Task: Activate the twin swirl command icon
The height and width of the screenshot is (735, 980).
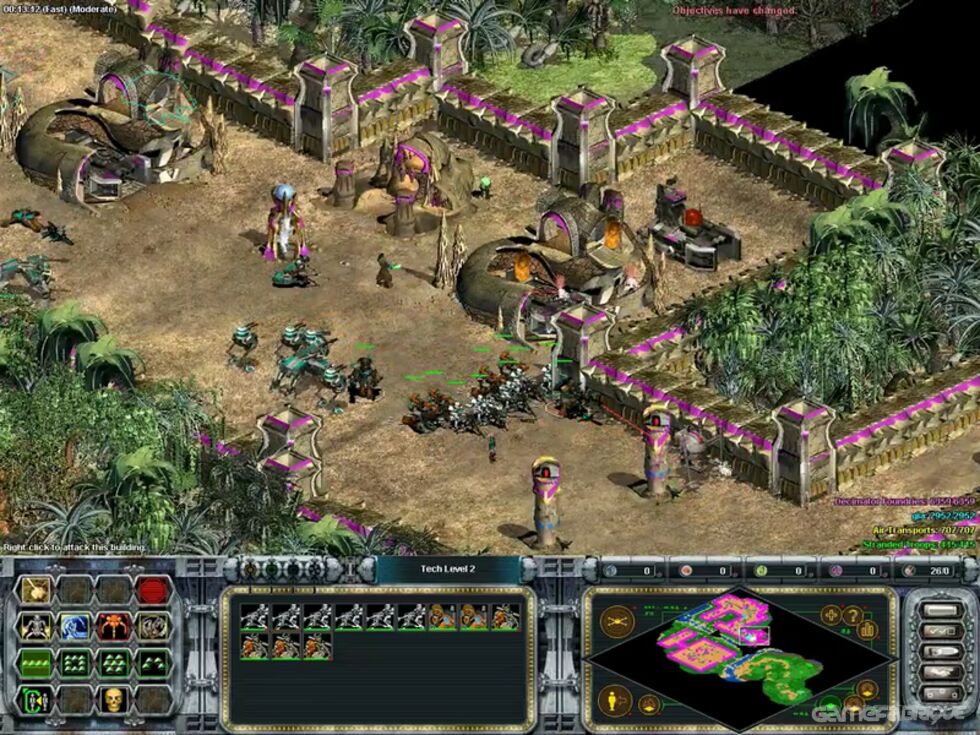Action: coord(153,627)
